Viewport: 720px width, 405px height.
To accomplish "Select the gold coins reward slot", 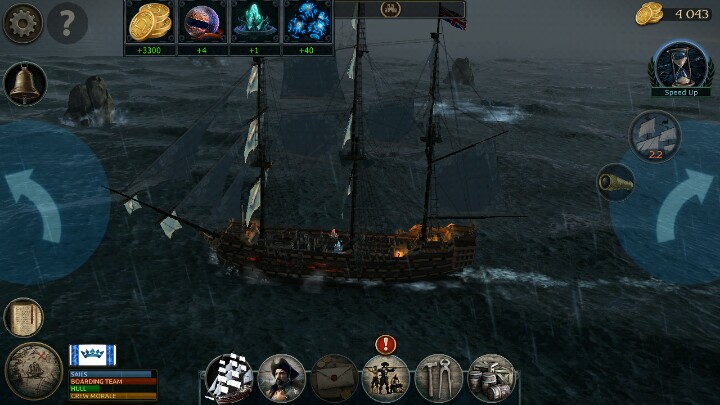I will (x=151, y=21).
